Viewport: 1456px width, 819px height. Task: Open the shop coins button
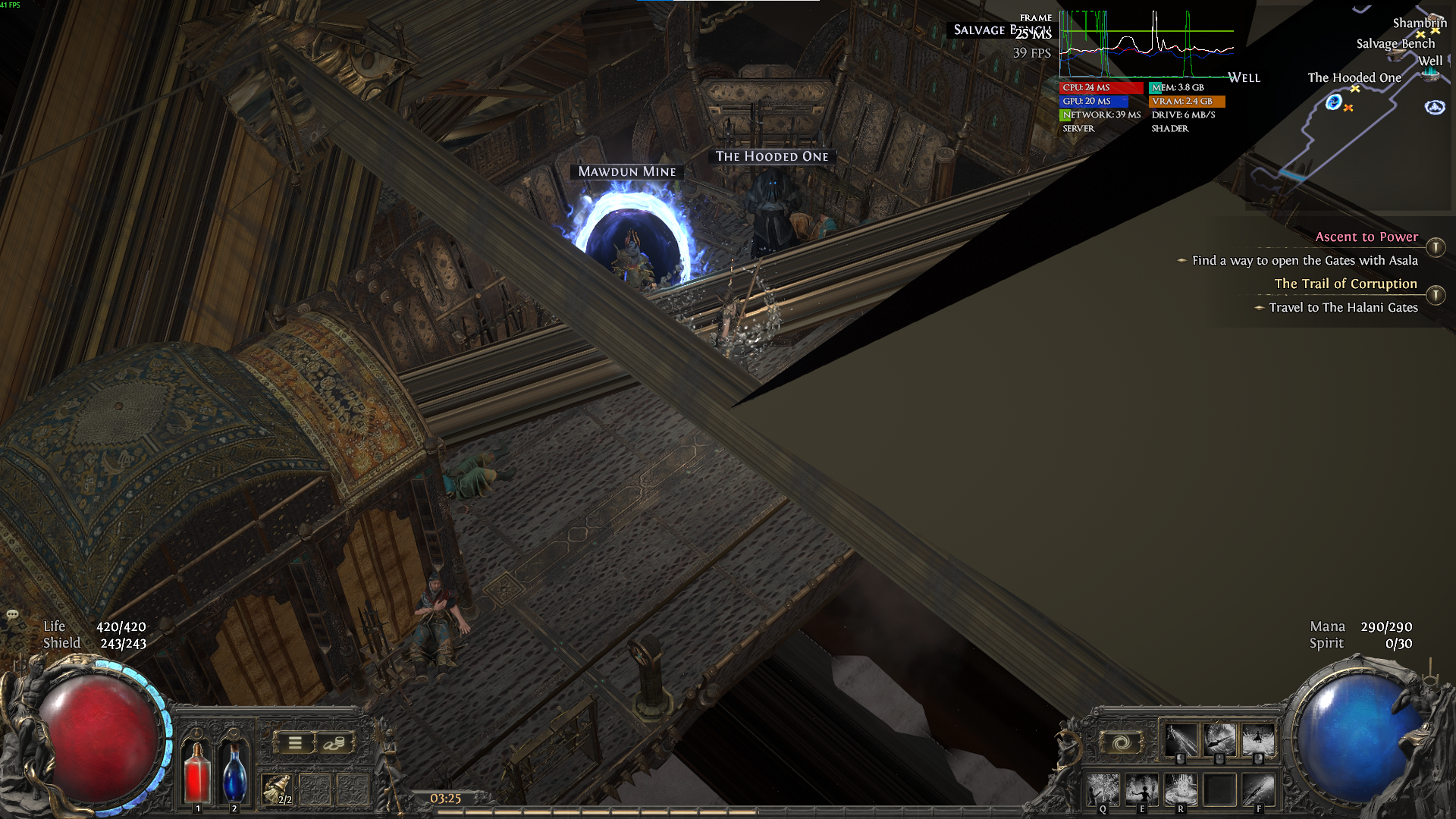[334, 743]
